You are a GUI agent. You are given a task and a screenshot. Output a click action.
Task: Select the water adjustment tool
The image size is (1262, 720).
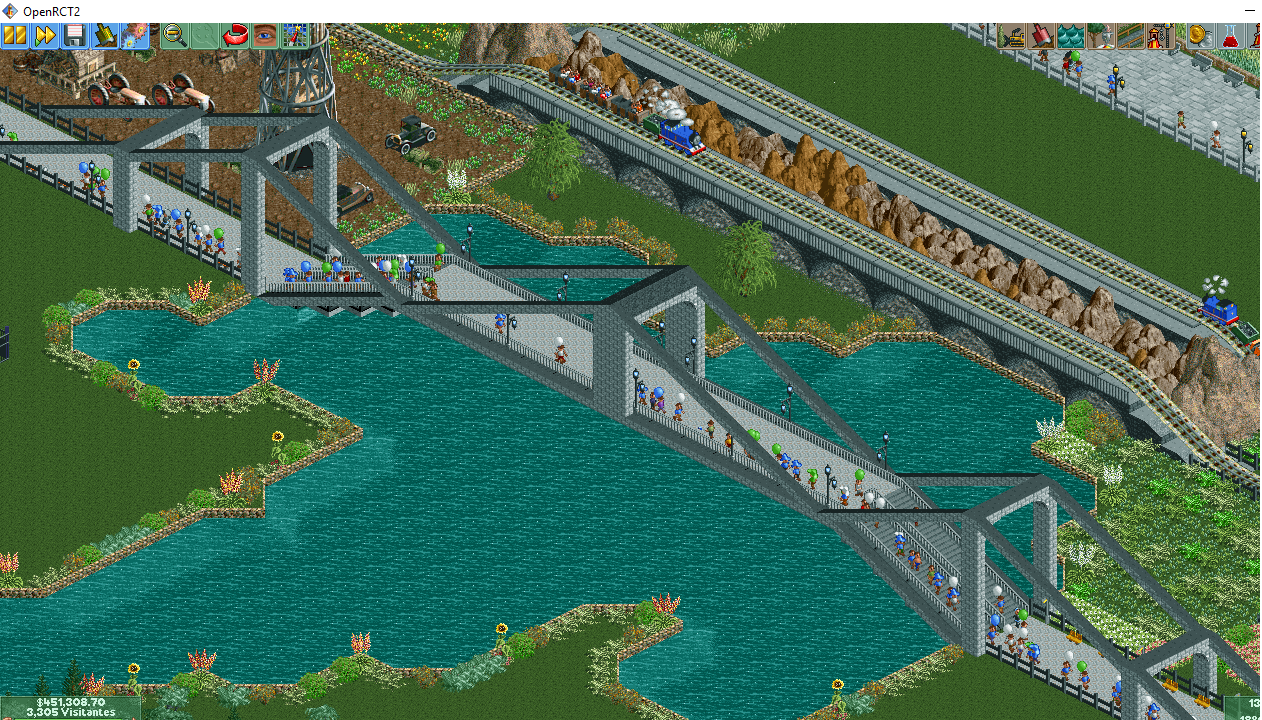(1071, 36)
